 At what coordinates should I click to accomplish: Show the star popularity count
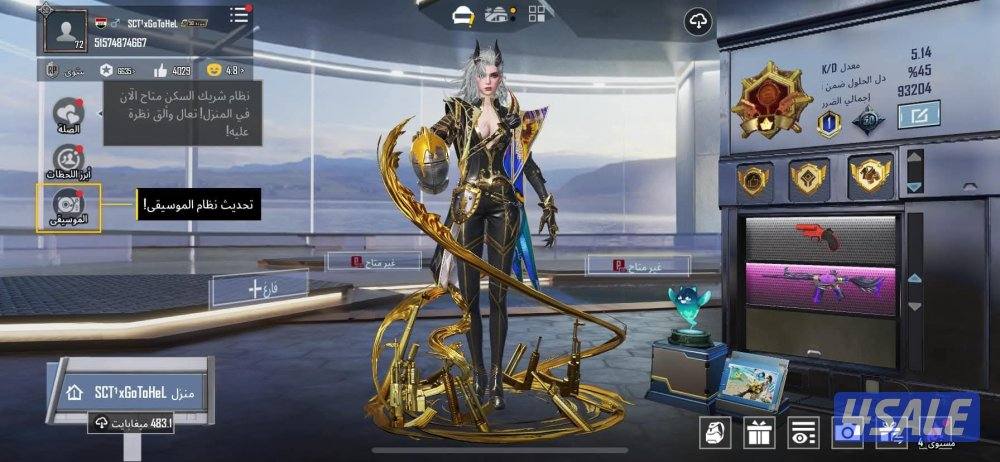106,71
